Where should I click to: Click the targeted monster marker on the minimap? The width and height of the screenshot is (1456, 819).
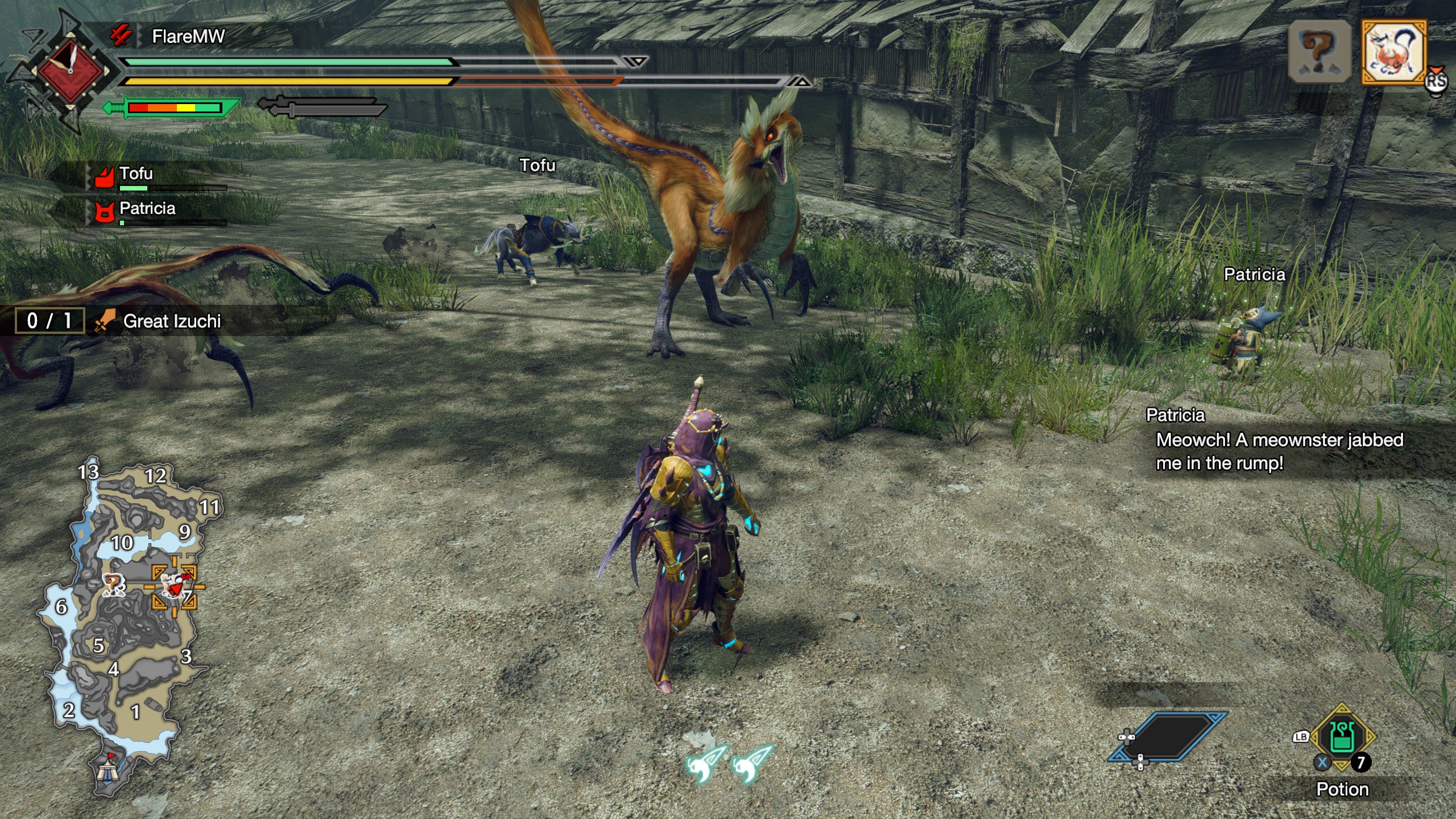(174, 586)
